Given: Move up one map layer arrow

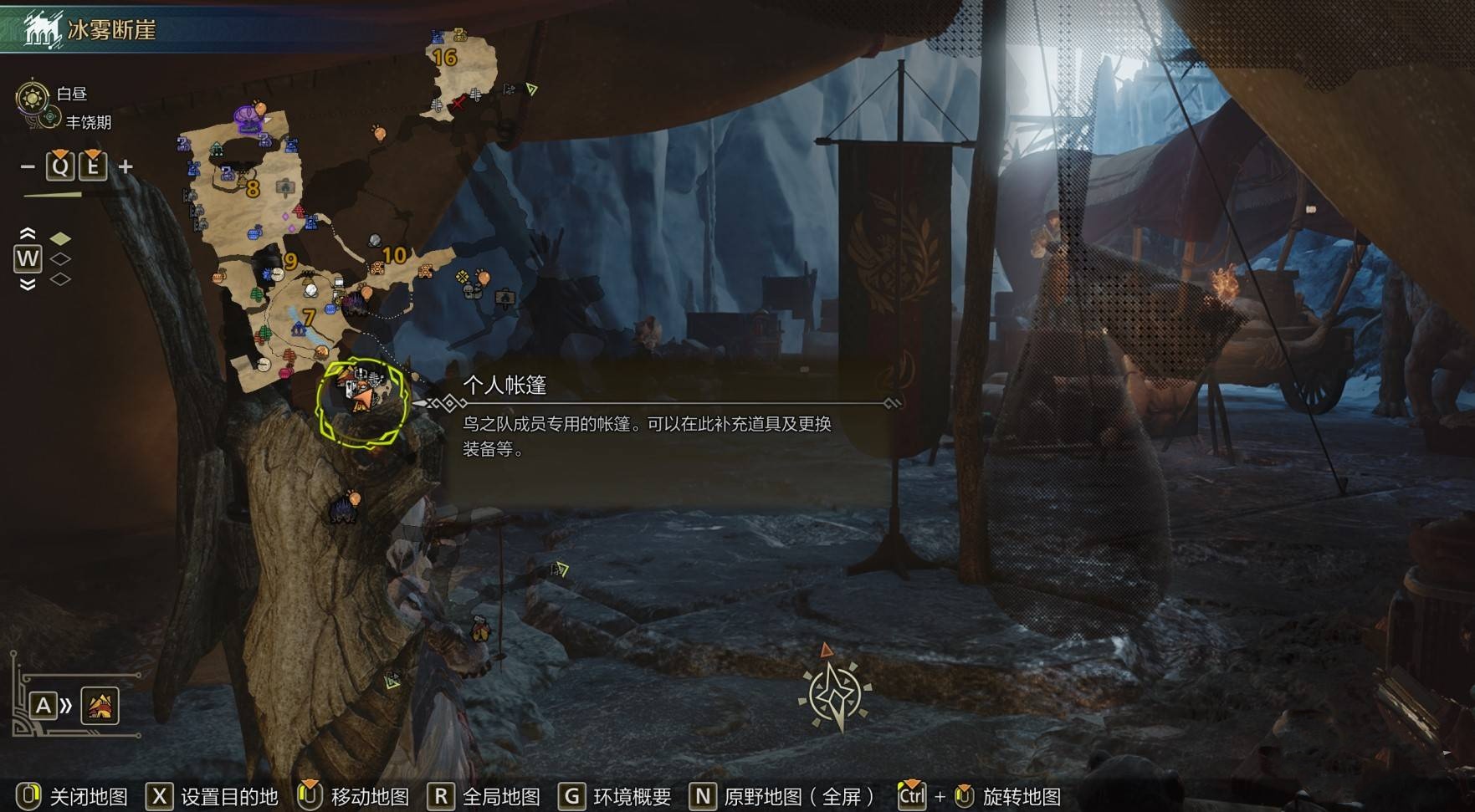Looking at the screenshot, I should 28,233.
